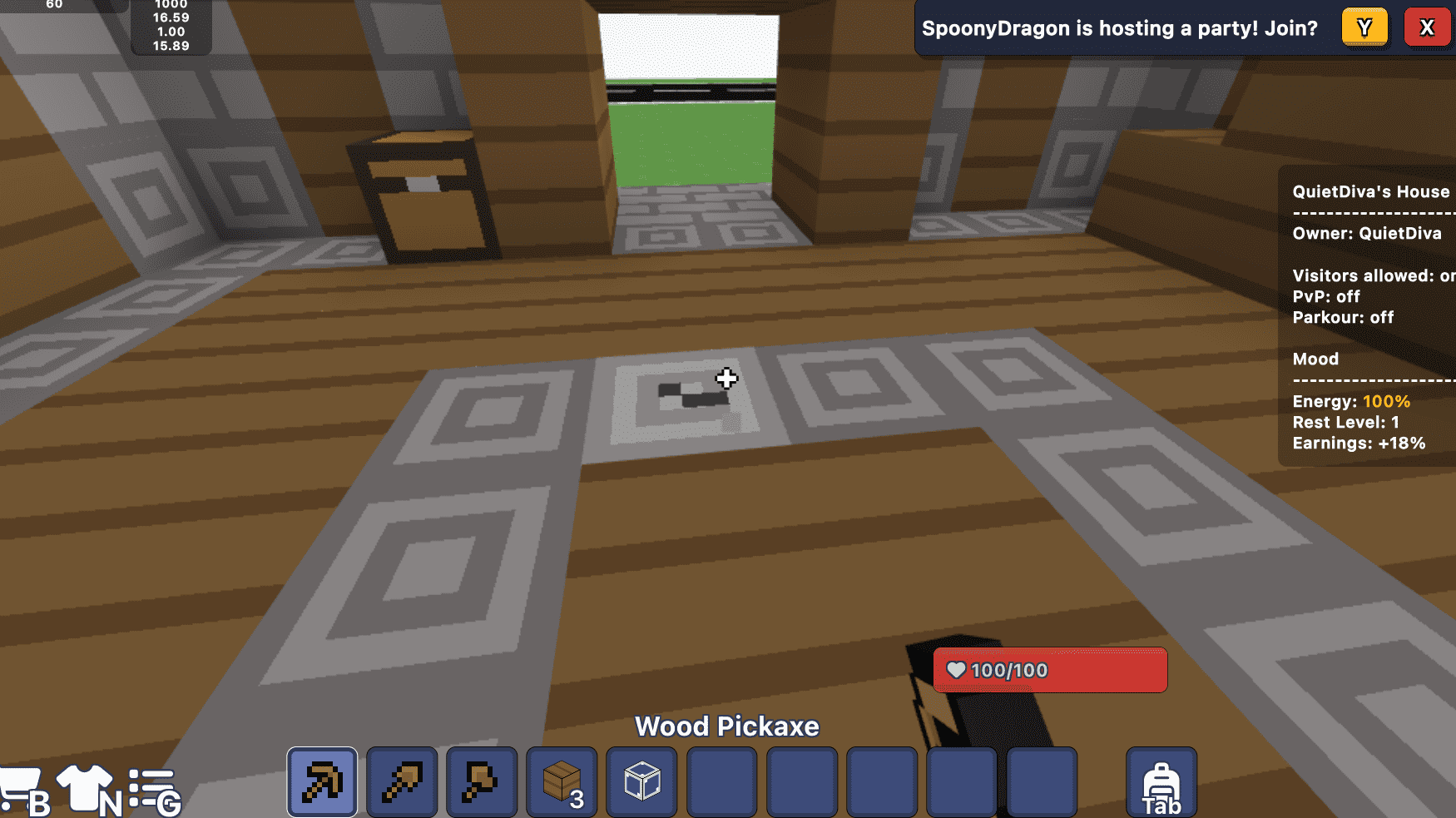Image resolution: width=1456 pixels, height=818 pixels.
Task: Turn on Parkour mode
Action: coord(1343,317)
